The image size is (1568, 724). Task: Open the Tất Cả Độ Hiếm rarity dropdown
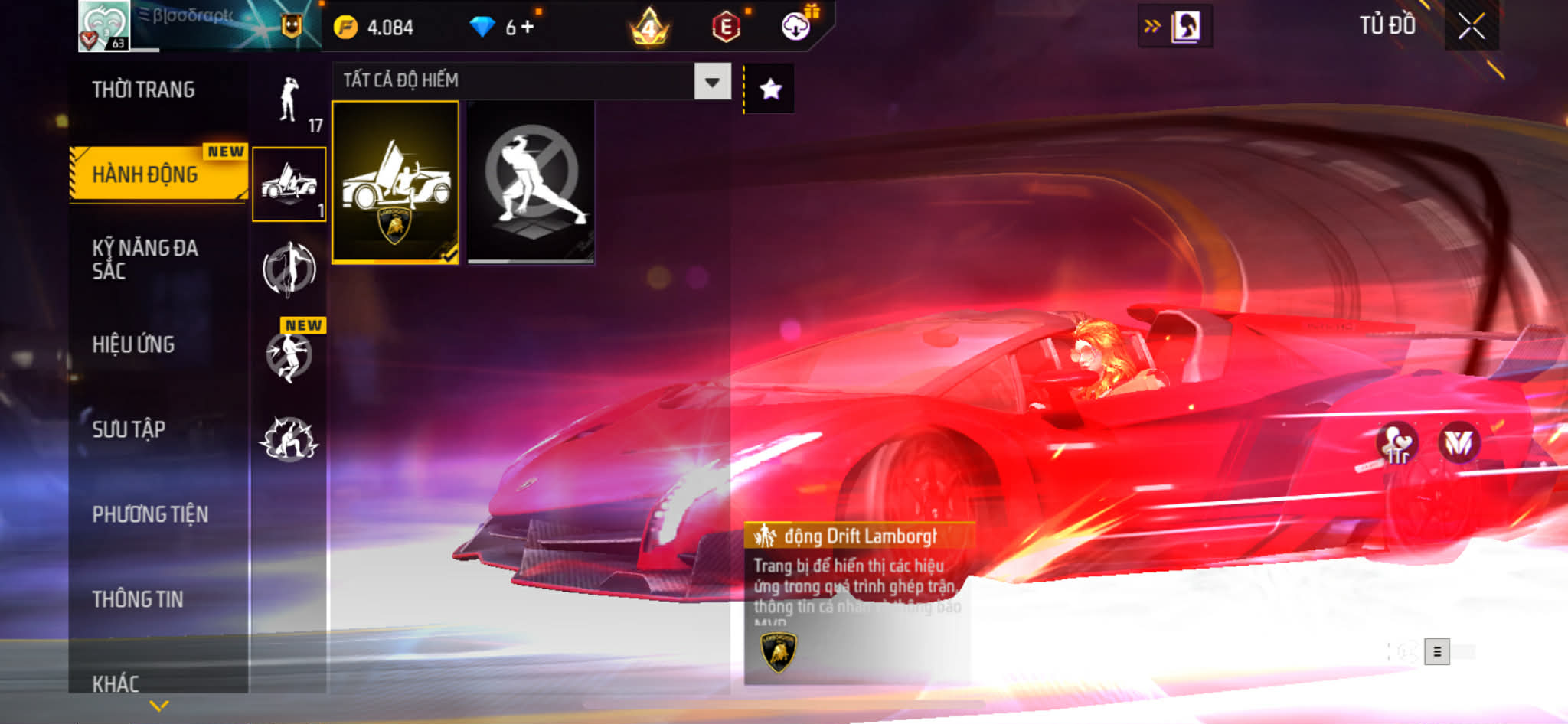712,81
